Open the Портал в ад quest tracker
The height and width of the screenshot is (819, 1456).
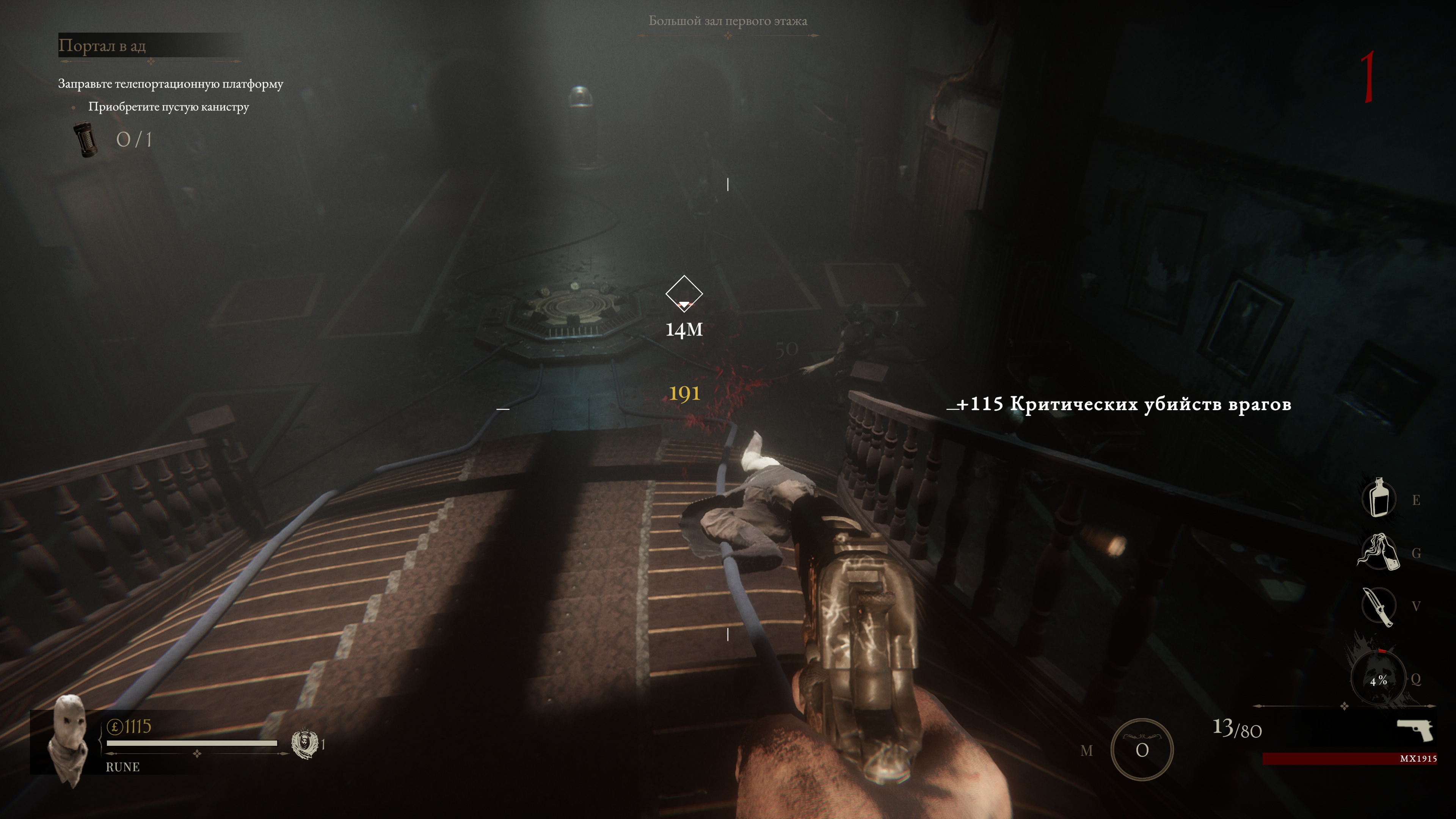103,46
